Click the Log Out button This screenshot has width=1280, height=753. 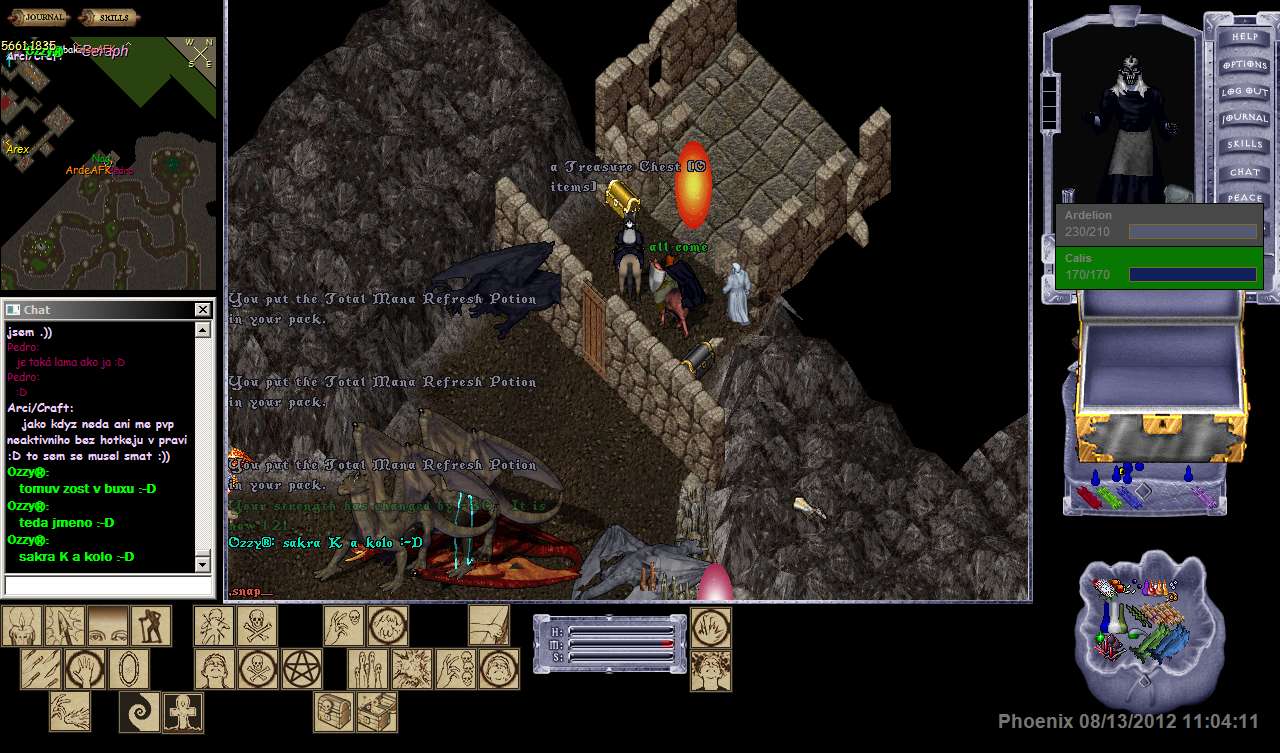(1245, 91)
